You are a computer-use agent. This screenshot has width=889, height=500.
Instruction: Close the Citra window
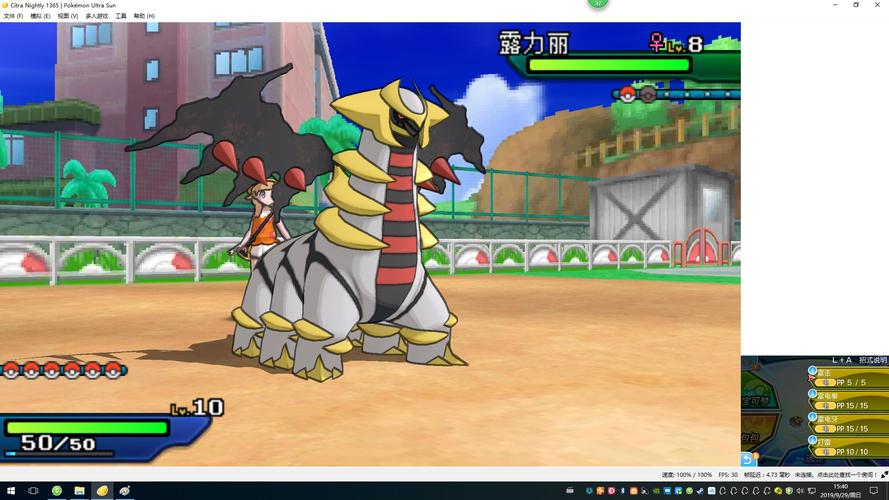click(877, 5)
